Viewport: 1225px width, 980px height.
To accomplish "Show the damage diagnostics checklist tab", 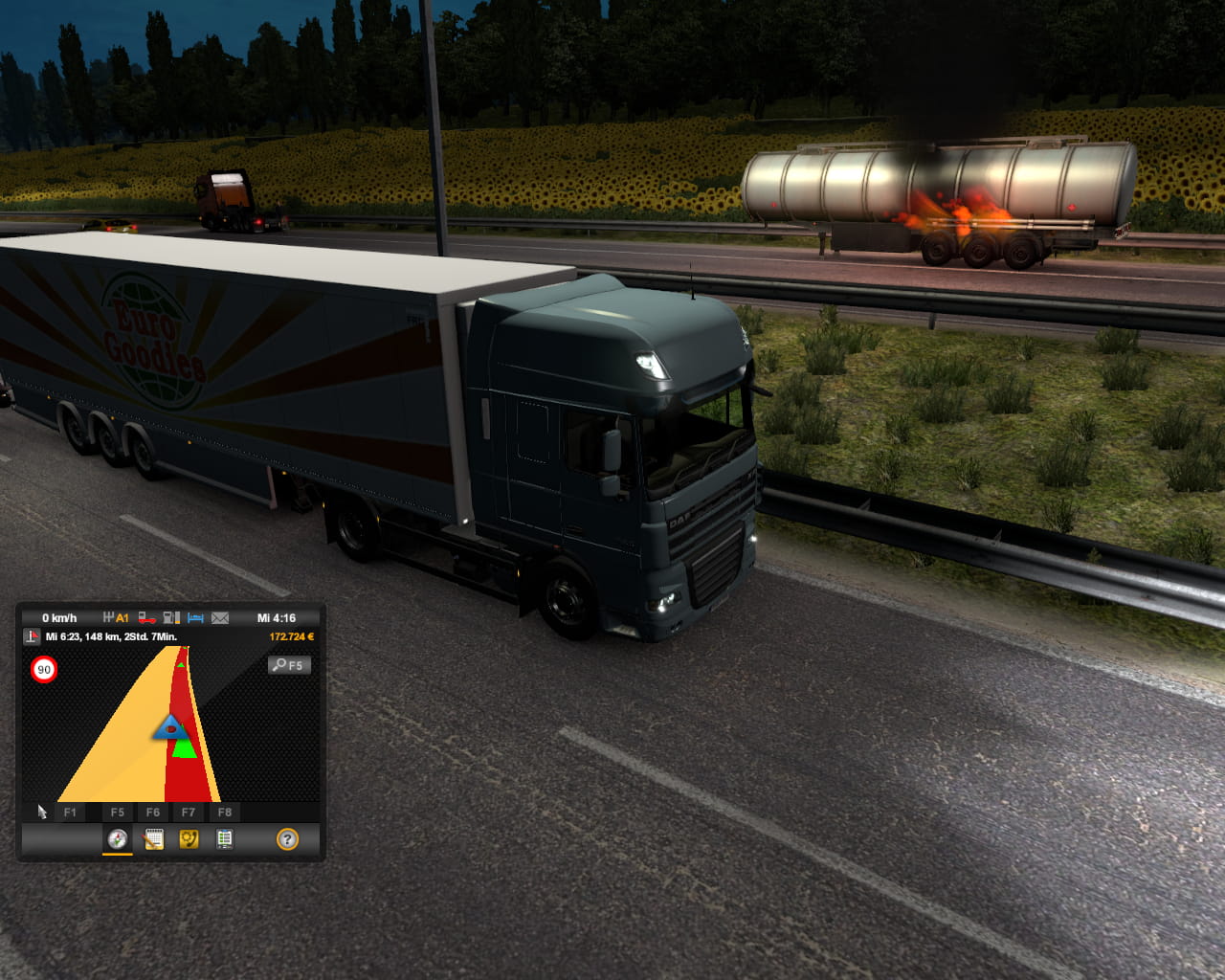I will coord(224,839).
